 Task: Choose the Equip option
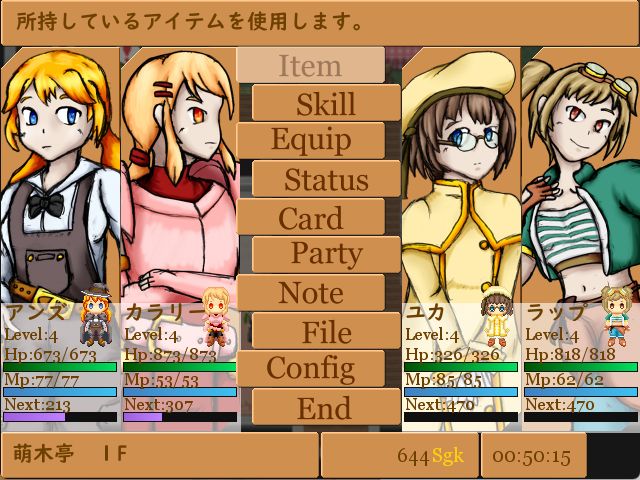click(x=310, y=141)
